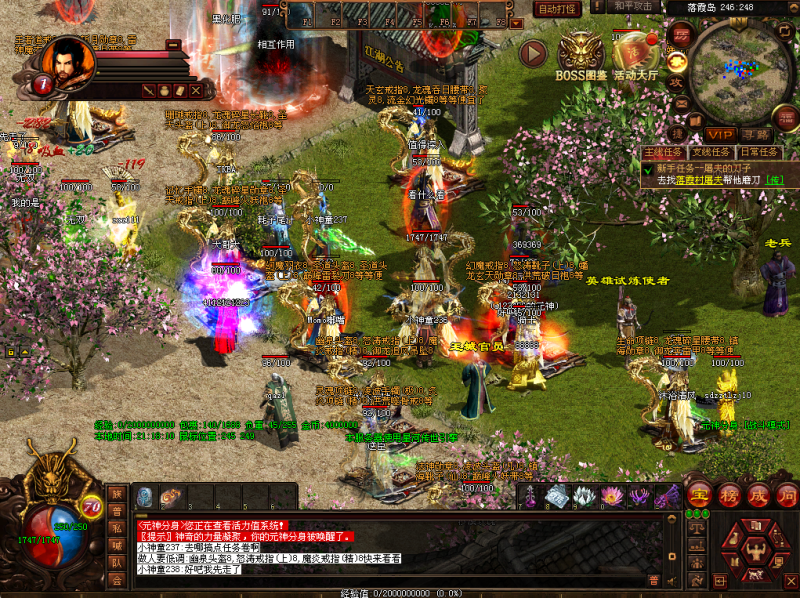Change the 和平攻击 attack mode
The width and height of the screenshot is (800, 598).
[x=634, y=6]
